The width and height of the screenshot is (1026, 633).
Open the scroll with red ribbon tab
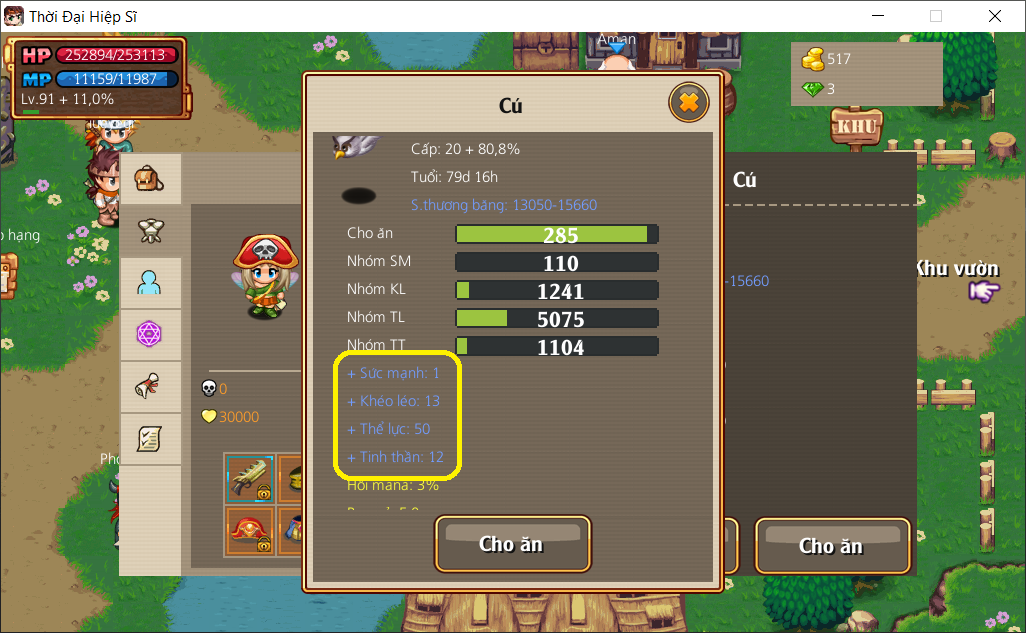(150, 387)
